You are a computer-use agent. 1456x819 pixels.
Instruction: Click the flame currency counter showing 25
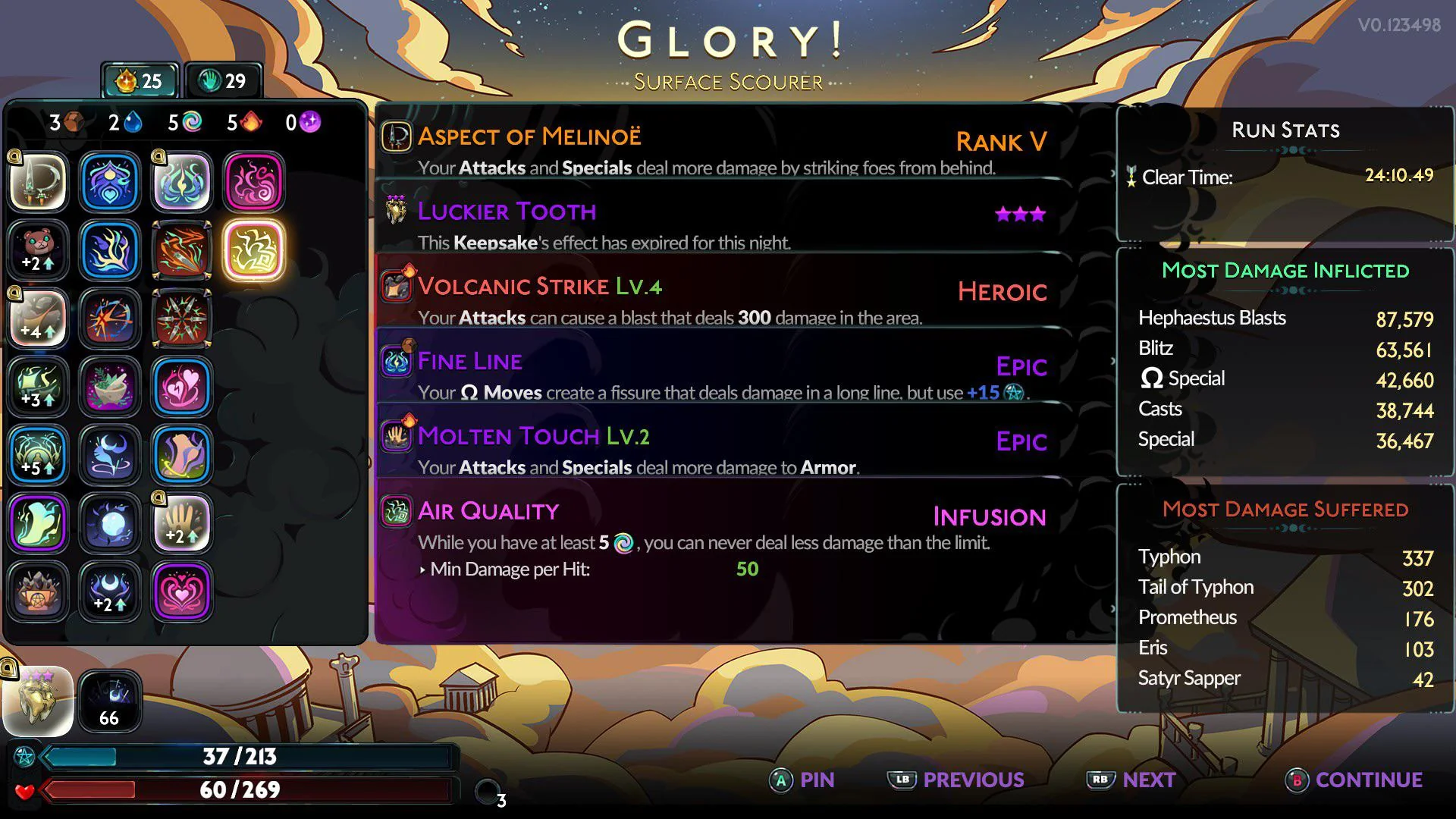click(140, 80)
